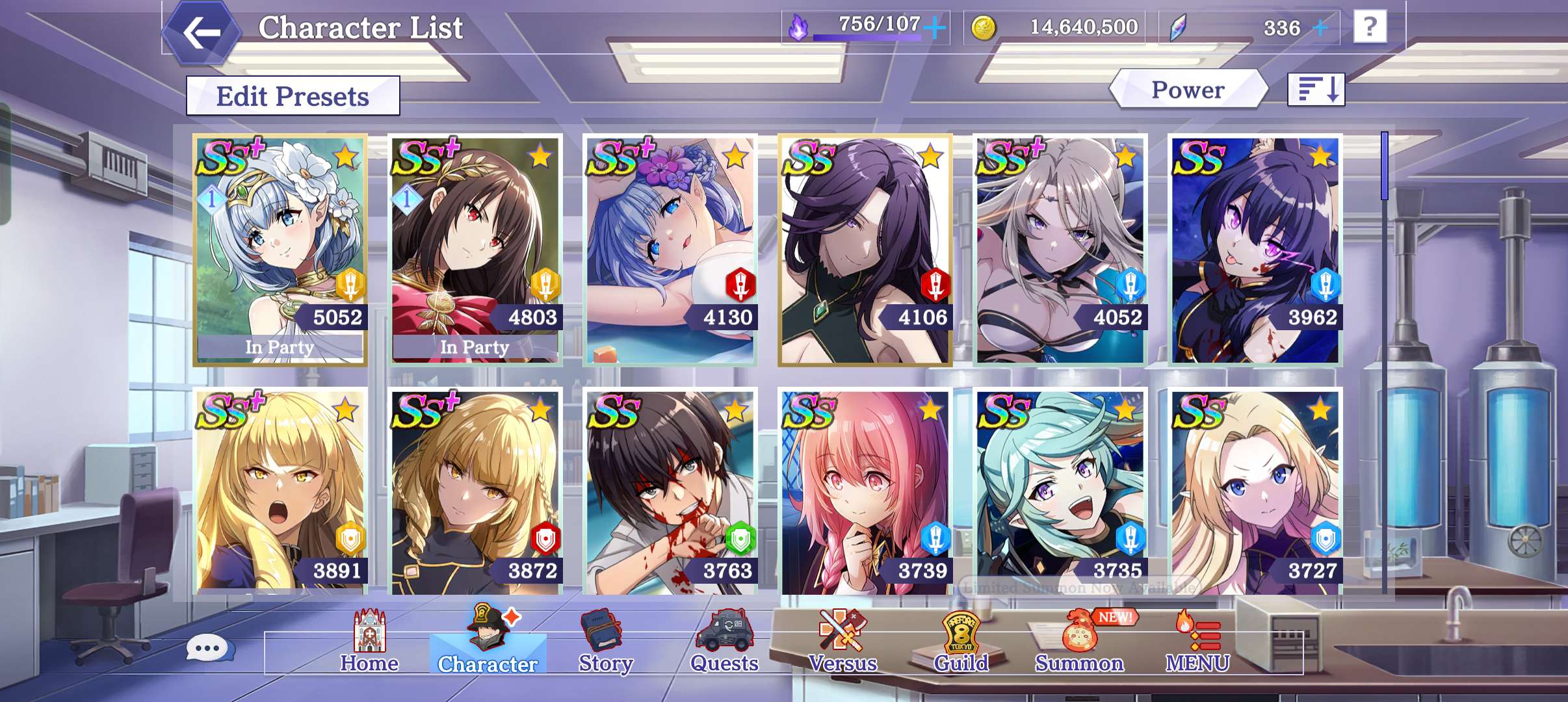
Task: Choose the 4130 power character card
Action: coord(670,250)
